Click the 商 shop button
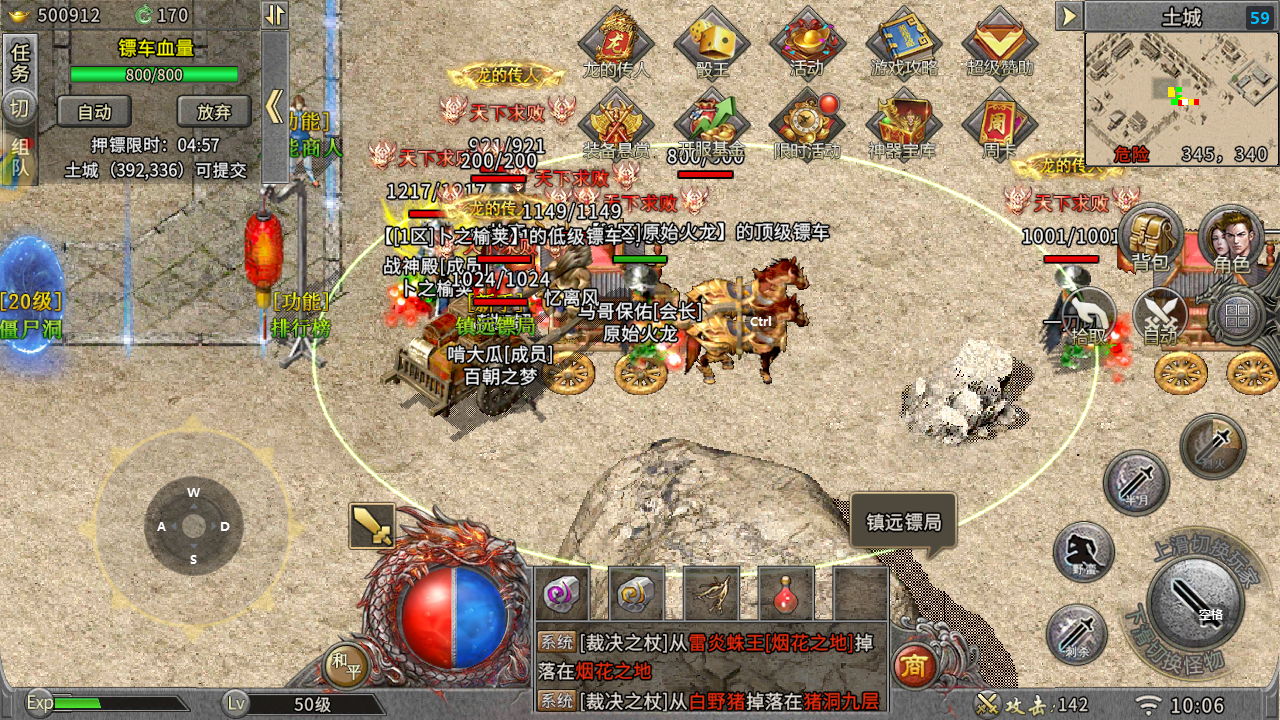This screenshot has width=1280, height=720. [913, 665]
